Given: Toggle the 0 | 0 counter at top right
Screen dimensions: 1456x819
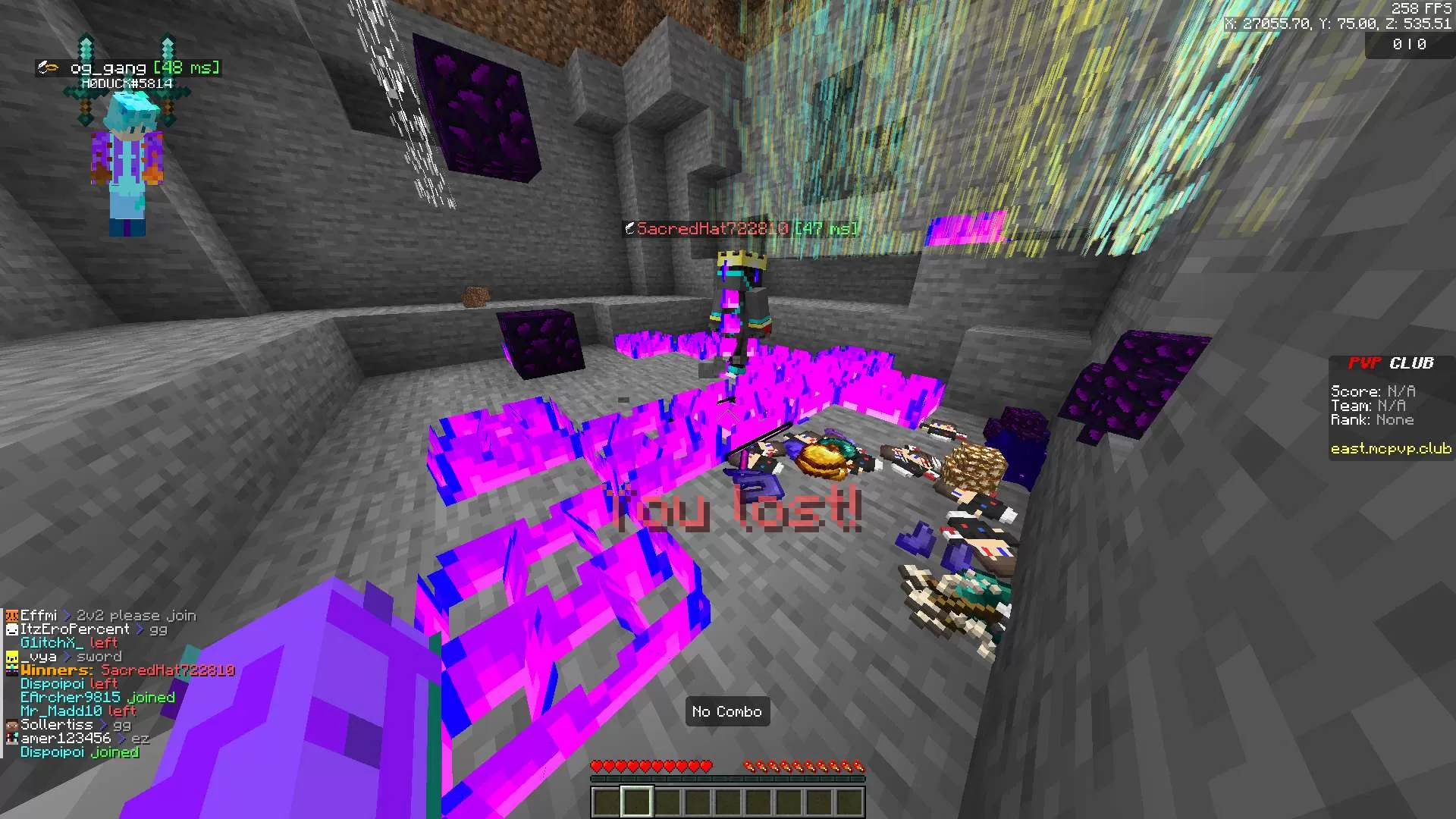Looking at the screenshot, I should (x=1410, y=44).
